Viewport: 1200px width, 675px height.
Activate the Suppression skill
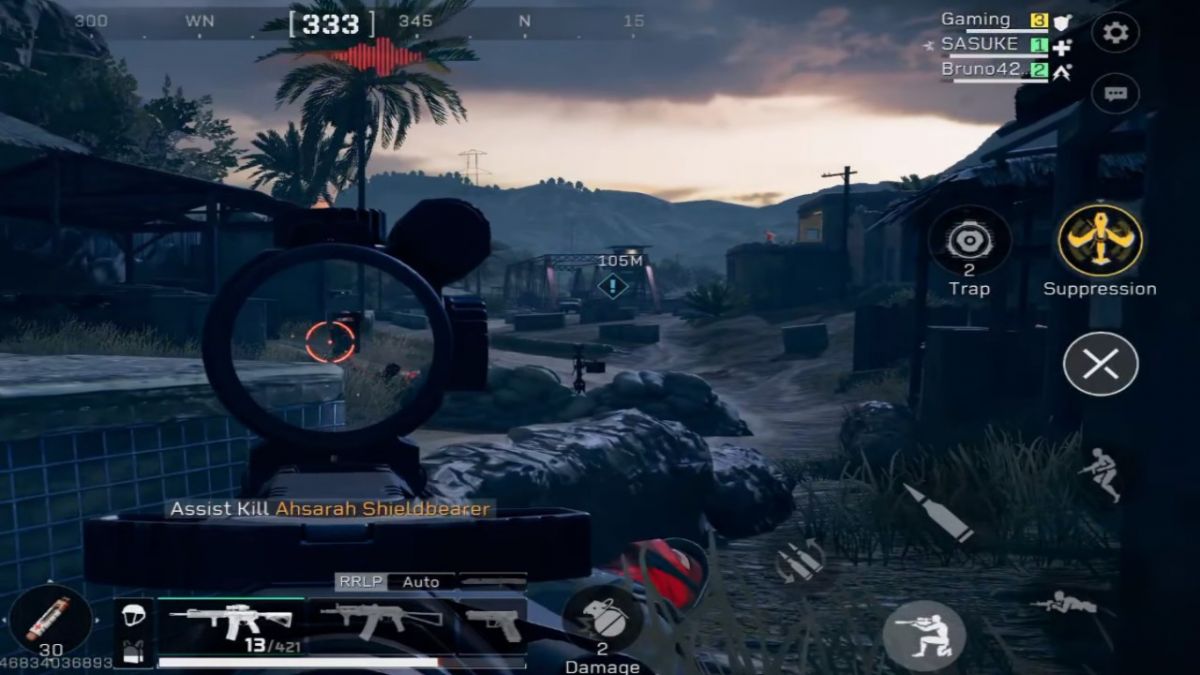(x=1099, y=241)
